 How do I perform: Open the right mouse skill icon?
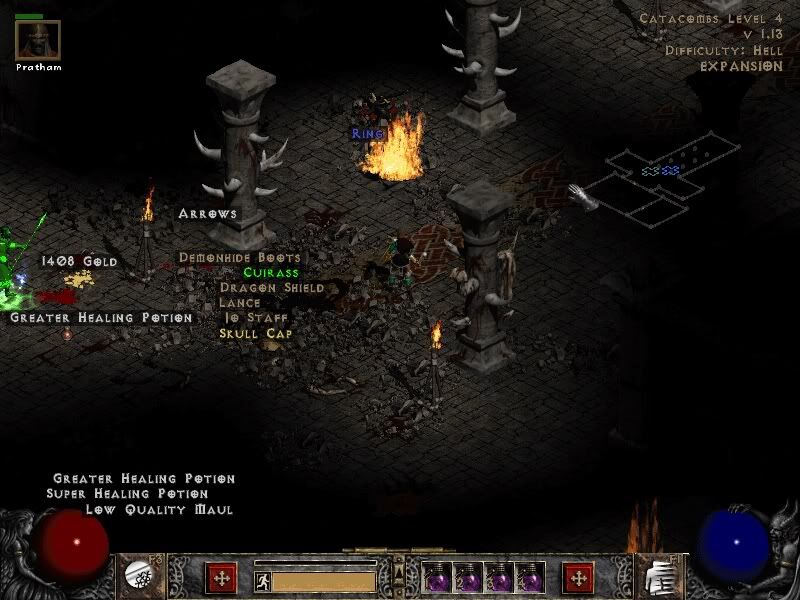[x=661, y=575]
